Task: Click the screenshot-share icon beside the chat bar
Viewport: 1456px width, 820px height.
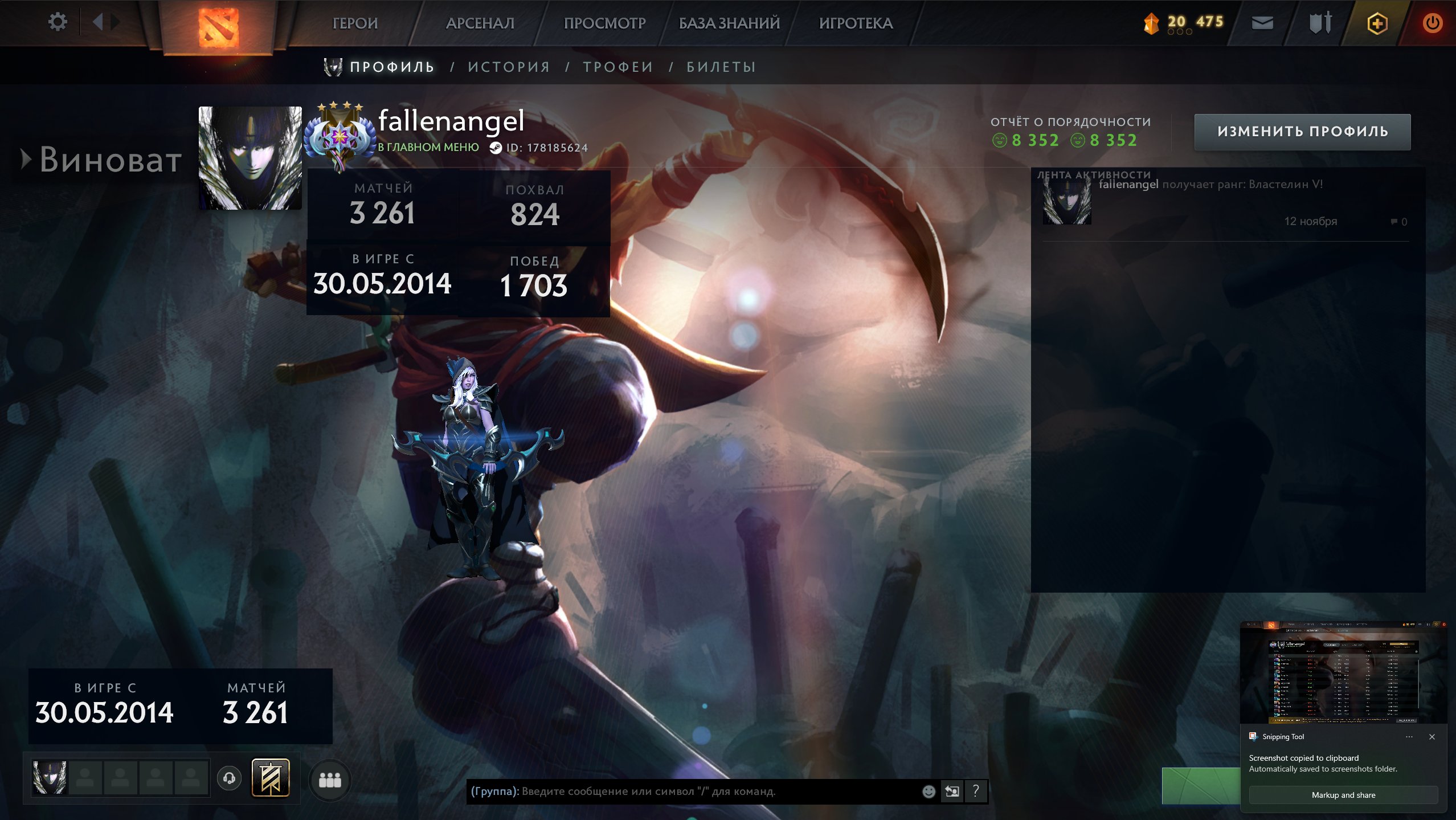Action: tap(954, 792)
